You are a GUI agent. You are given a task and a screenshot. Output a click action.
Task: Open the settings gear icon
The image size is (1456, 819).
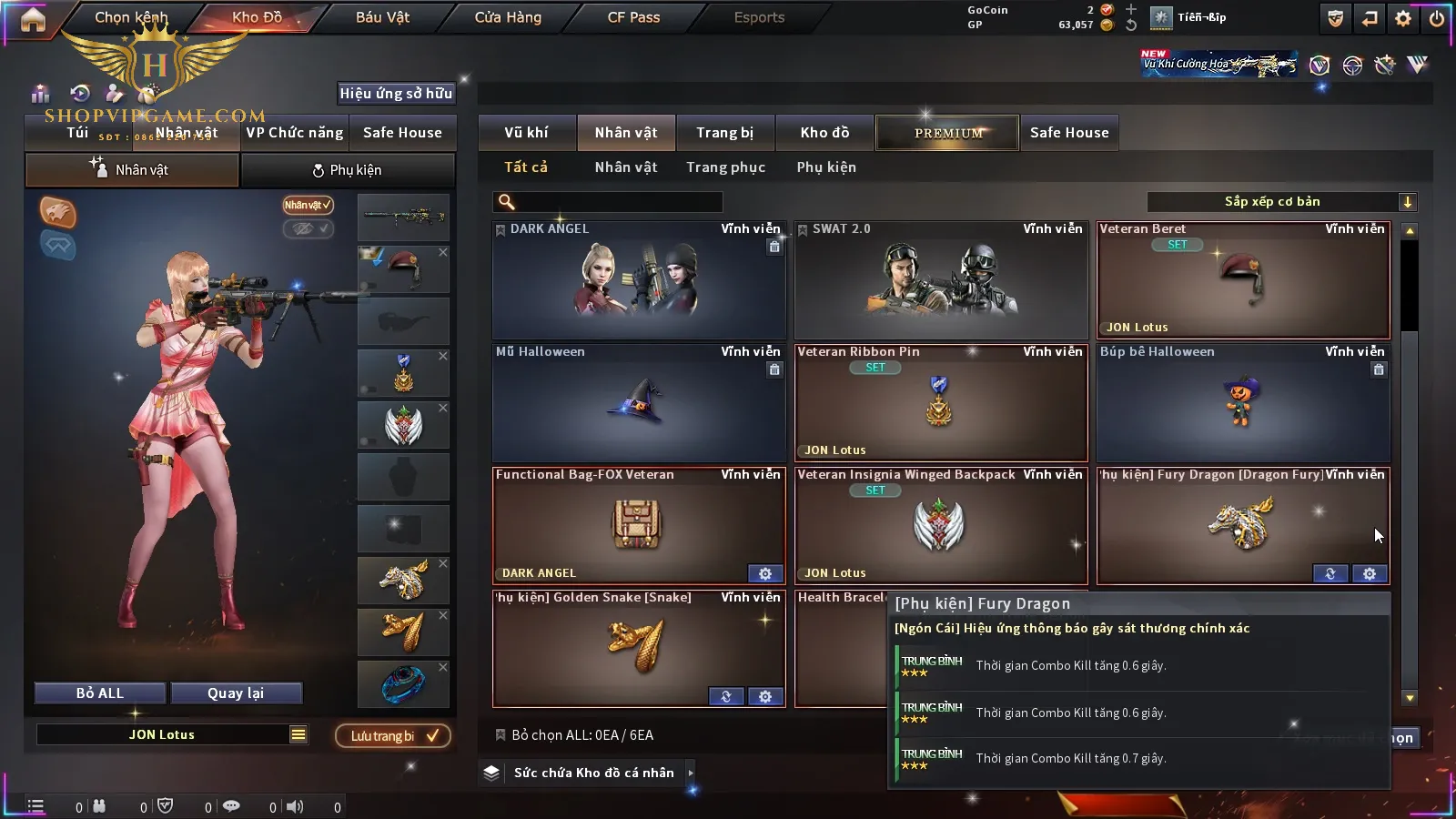pos(1403,18)
